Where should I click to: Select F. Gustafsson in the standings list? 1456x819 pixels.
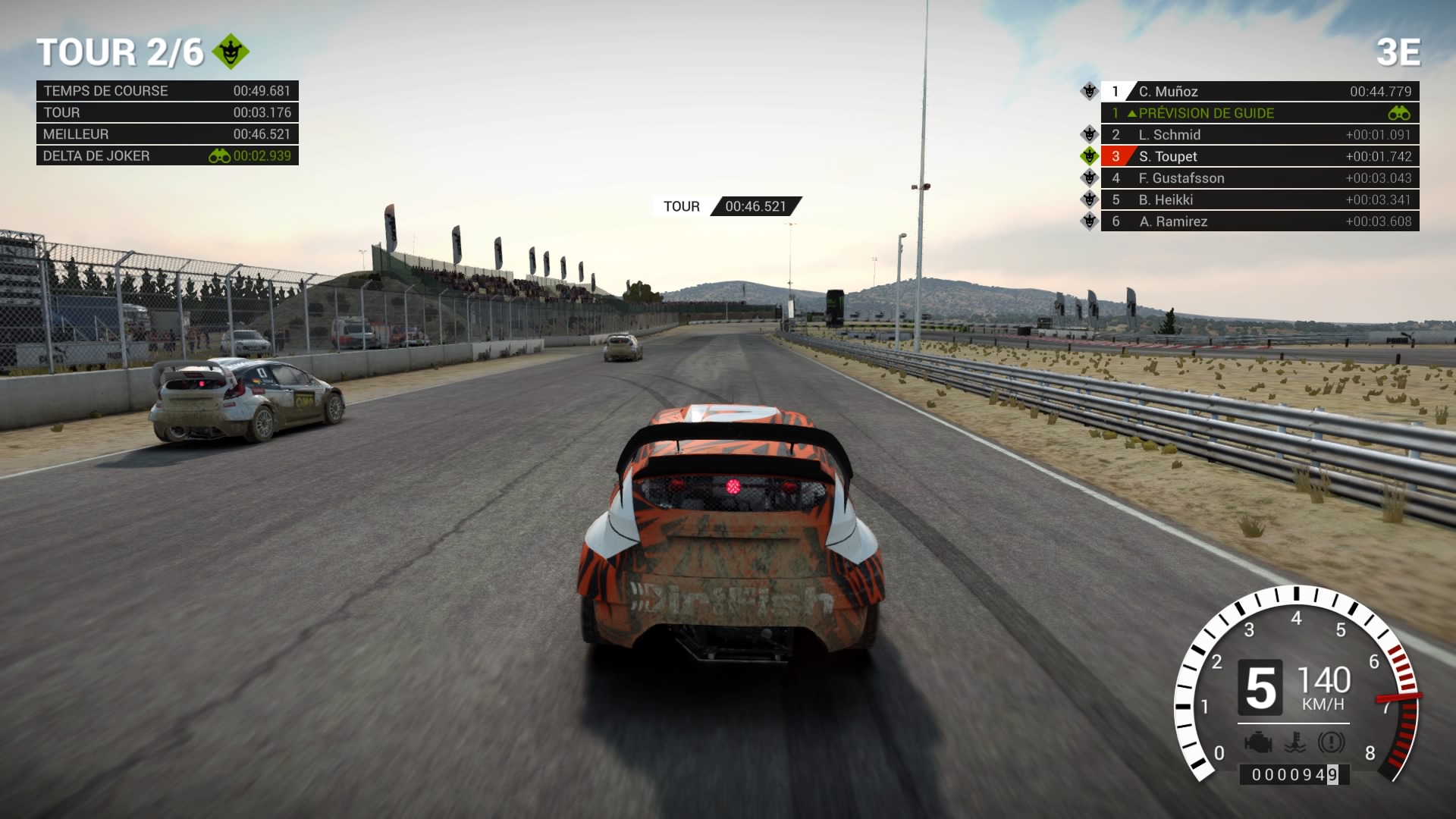1259,178
